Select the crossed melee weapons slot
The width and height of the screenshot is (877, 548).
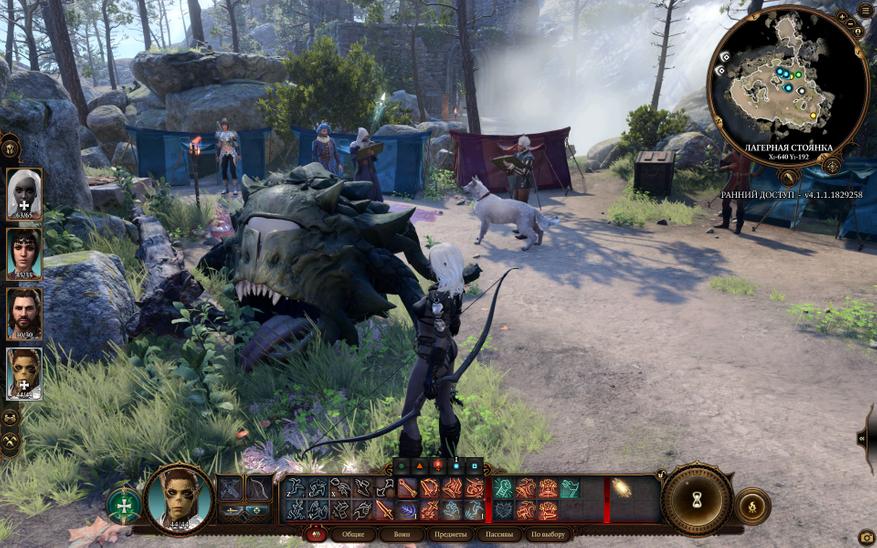click(x=231, y=488)
